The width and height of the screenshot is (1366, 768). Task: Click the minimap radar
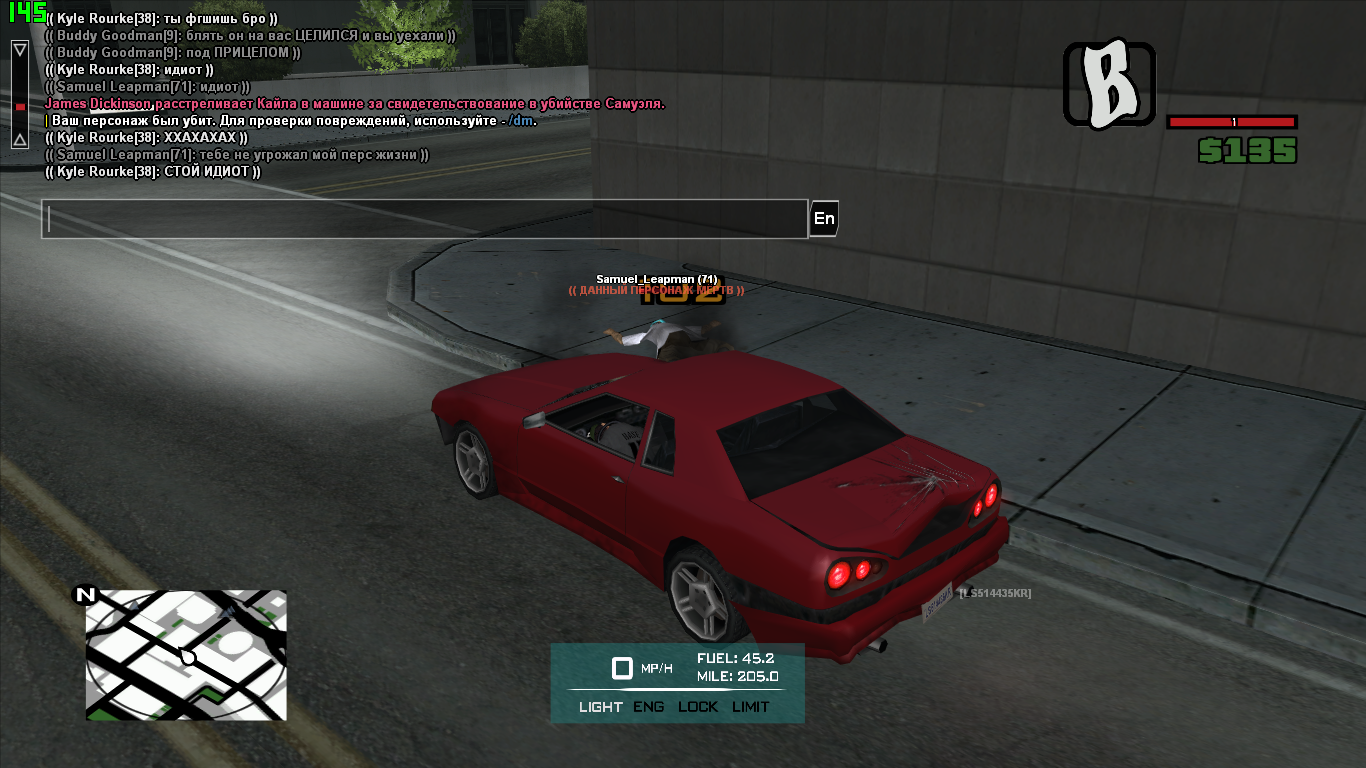tap(186, 655)
